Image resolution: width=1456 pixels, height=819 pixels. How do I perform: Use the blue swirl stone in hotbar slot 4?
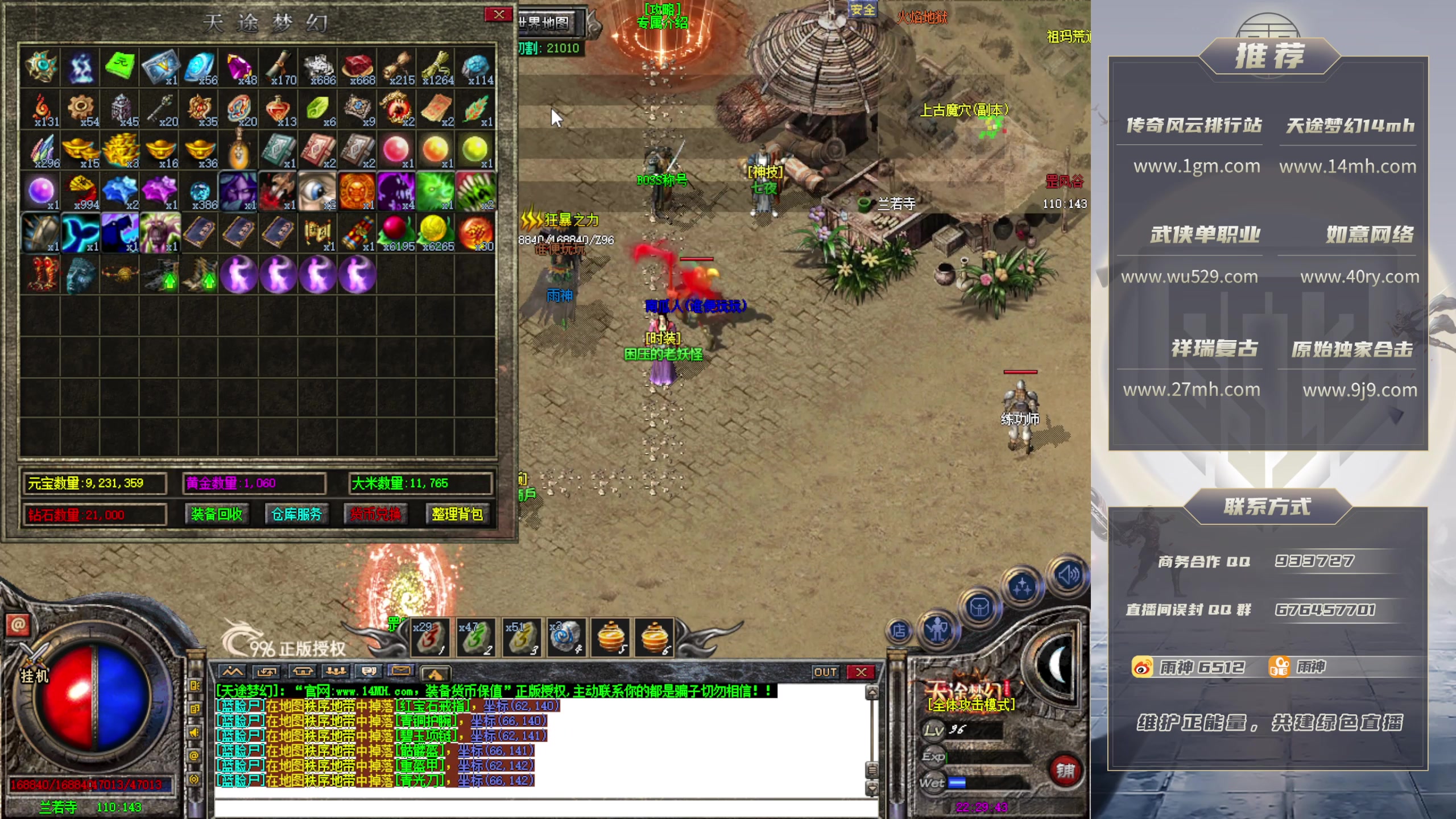click(565, 637)
